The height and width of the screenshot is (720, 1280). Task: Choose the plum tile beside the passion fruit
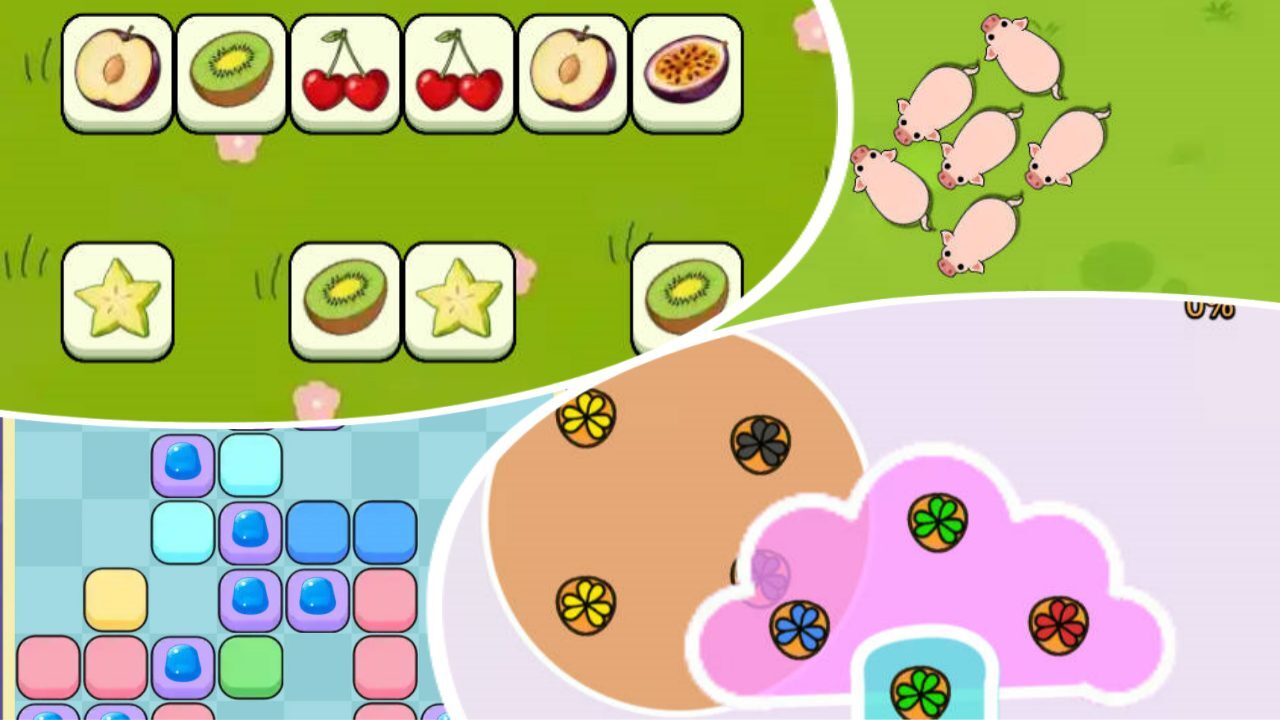click(x=573, y=72)
